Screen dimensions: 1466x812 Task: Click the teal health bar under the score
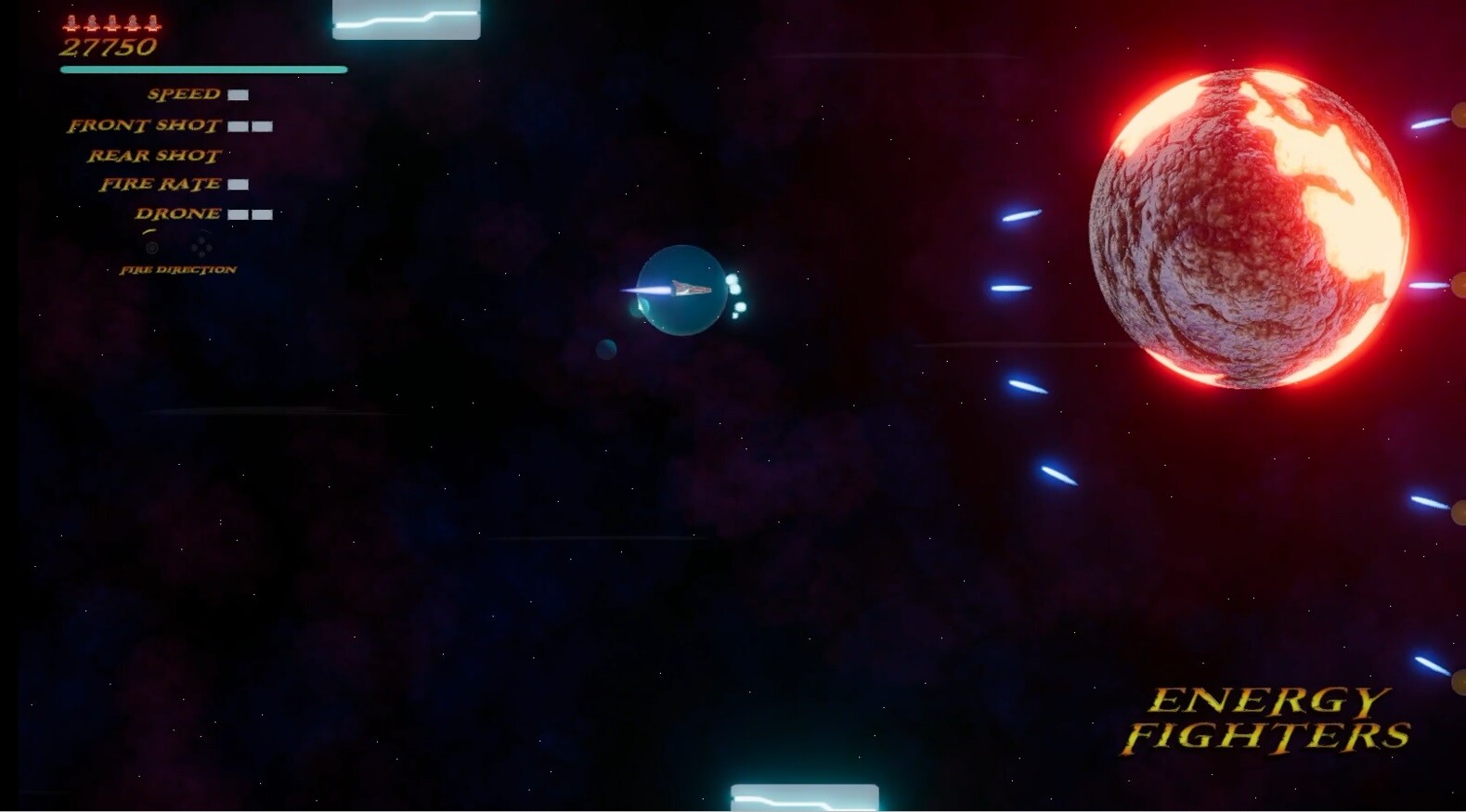(x=204, y=69)
